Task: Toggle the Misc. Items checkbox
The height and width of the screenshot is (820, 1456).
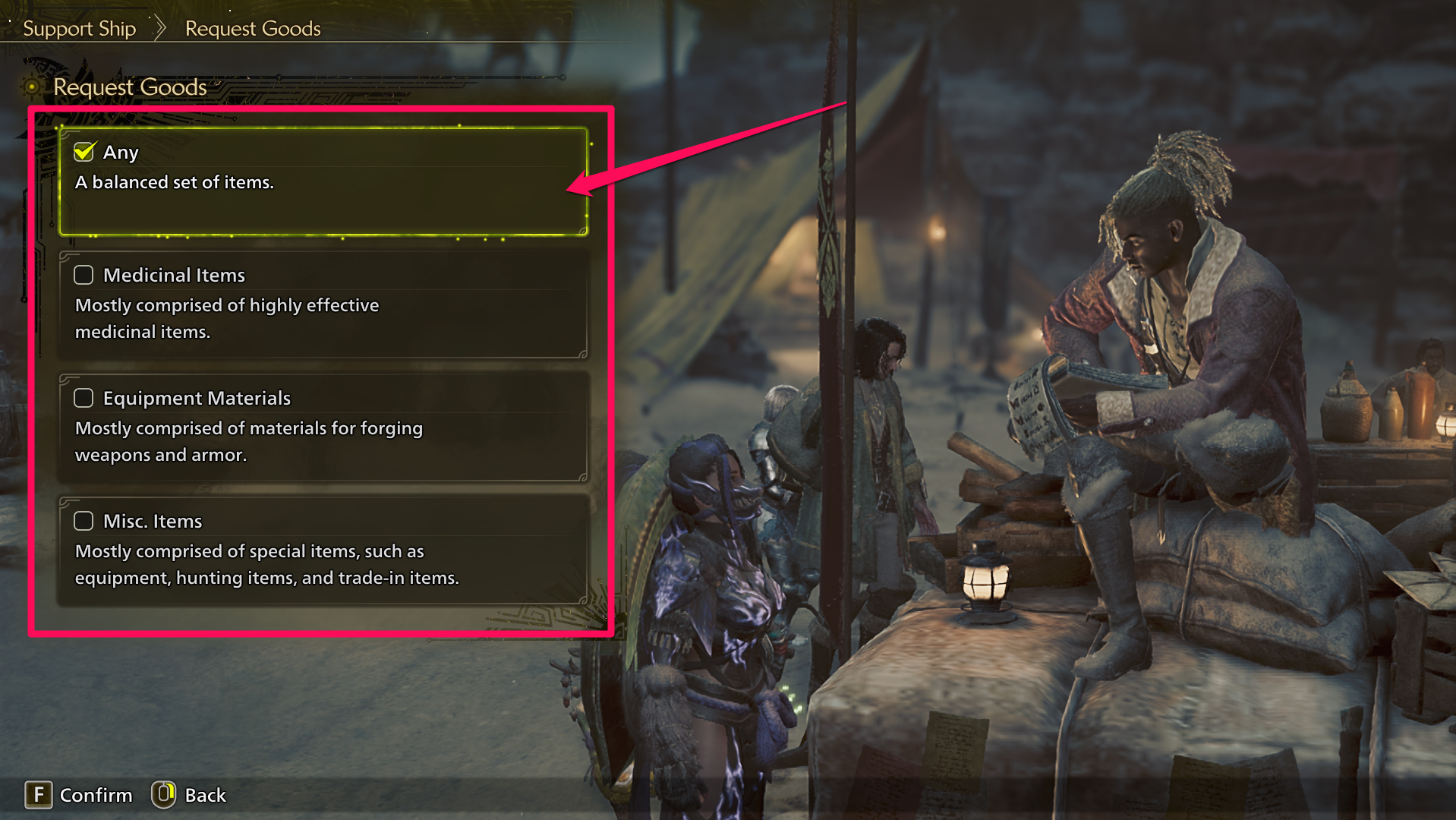Action: [84, 521]
